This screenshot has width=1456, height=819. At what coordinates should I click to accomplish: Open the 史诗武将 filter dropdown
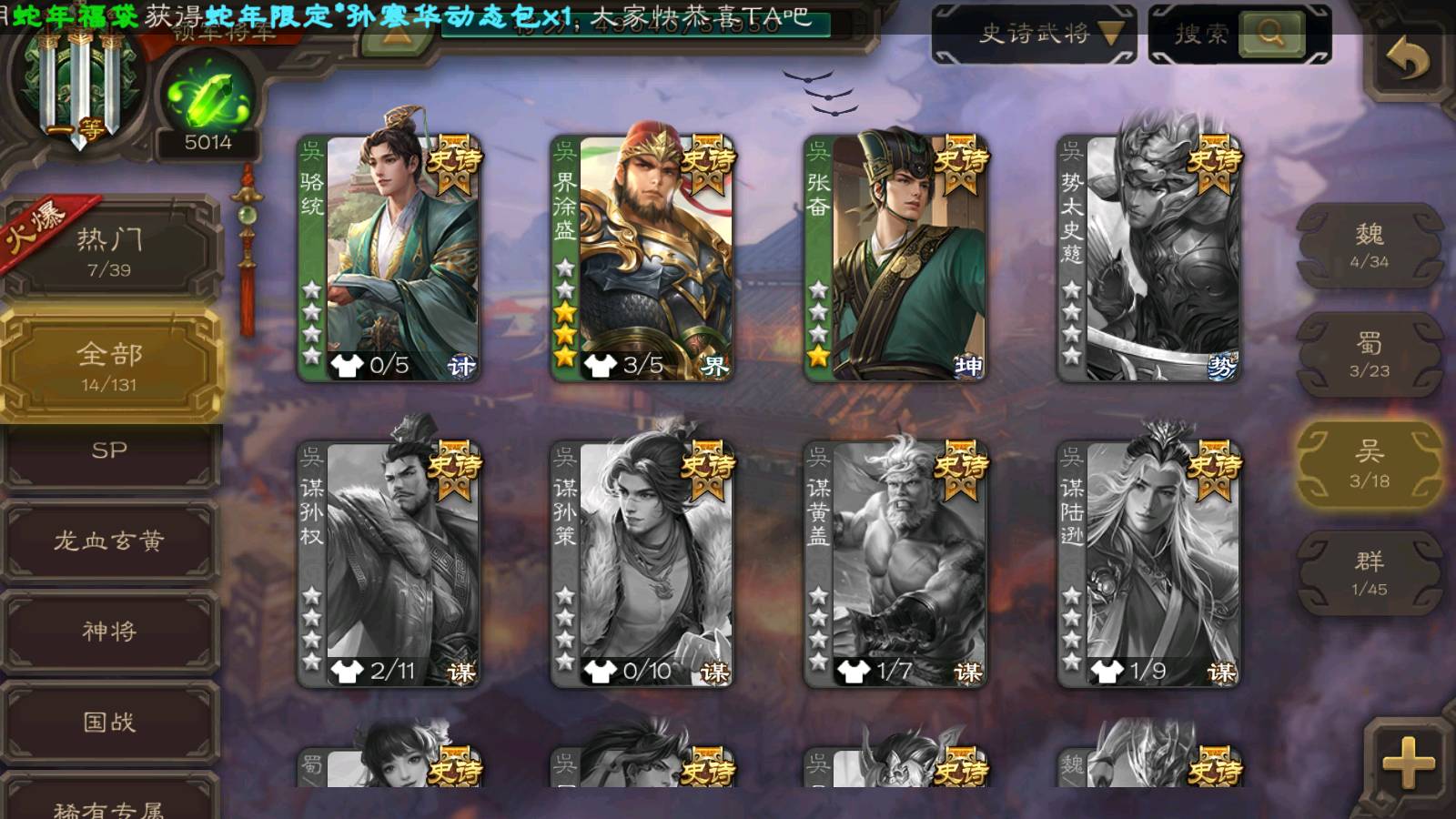[1035, 35]
